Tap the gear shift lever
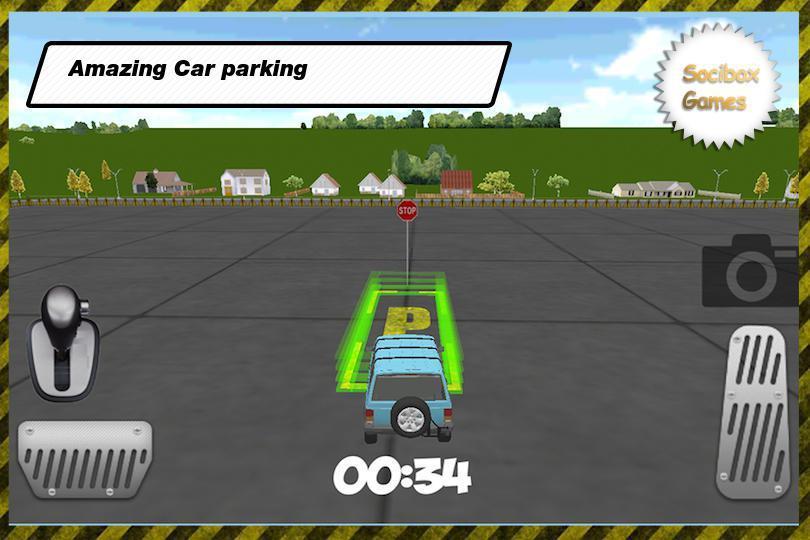 [64, 337]
